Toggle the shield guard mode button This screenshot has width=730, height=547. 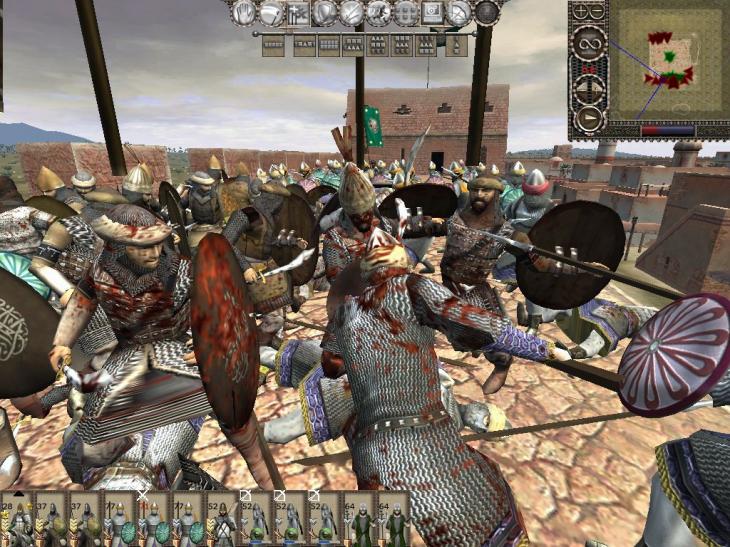325,13
